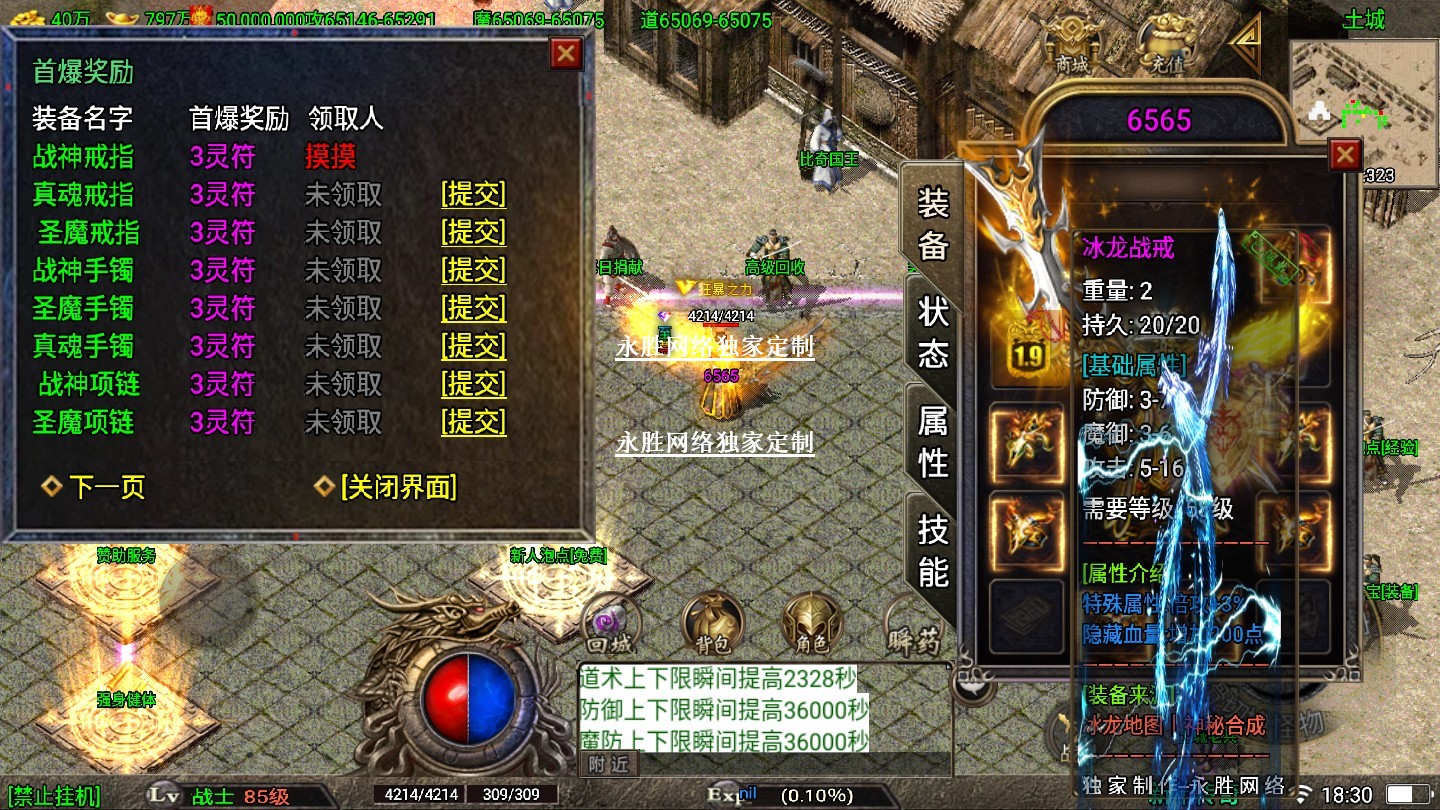Open the 商城 shop icon
The width and height of the screenshot is (1440, 810).
coord(1072,45)
